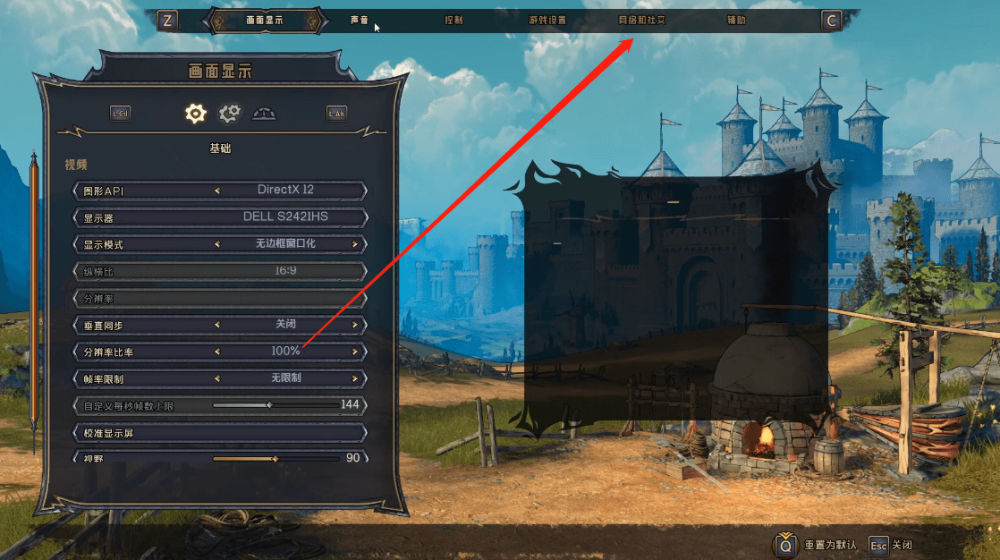Open the 辅助 (Accessibility) tab
The width and height of the screenshot is (1000, 560).
735,20
